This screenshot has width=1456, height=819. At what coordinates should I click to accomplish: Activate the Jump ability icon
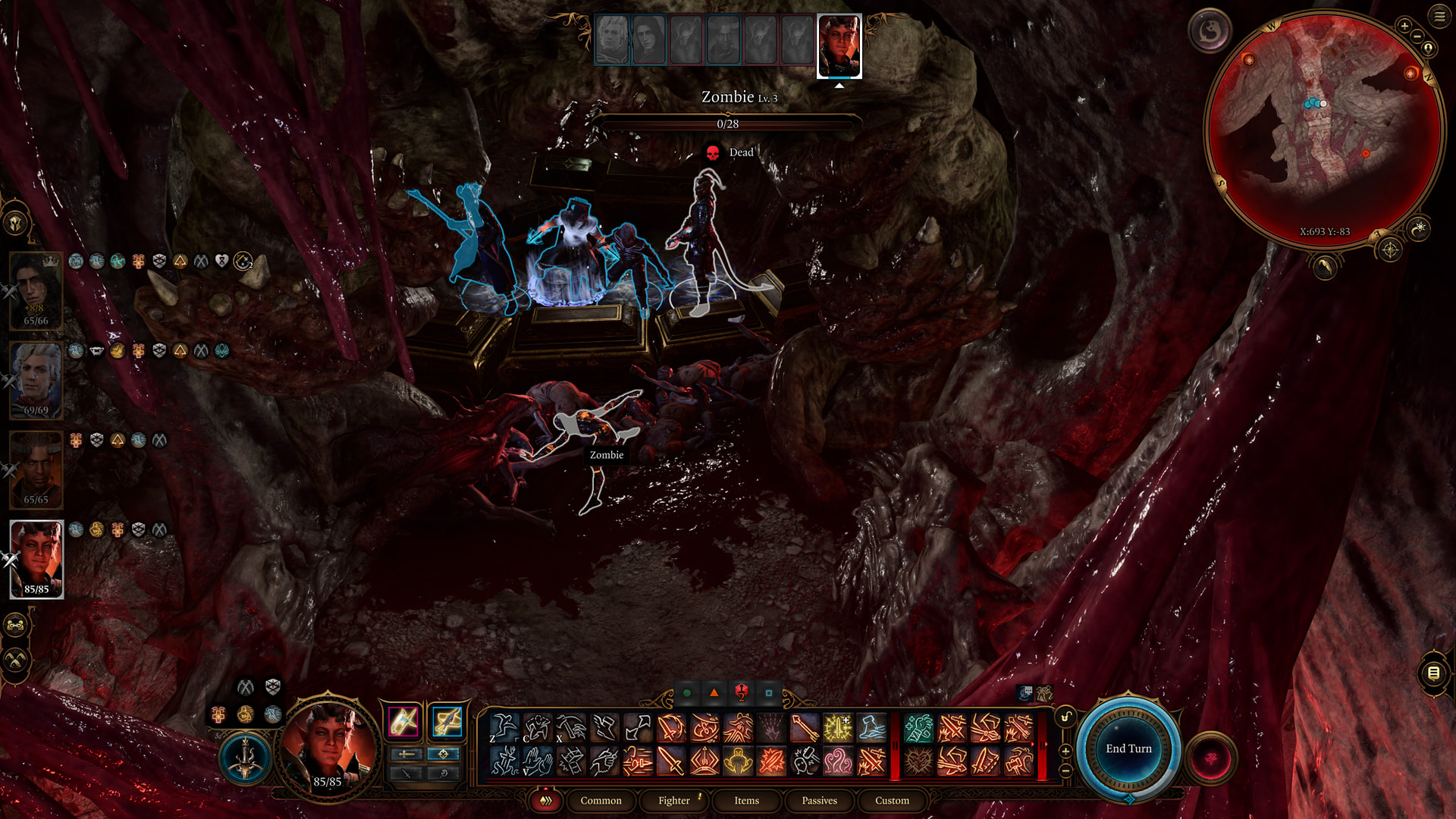504,728
